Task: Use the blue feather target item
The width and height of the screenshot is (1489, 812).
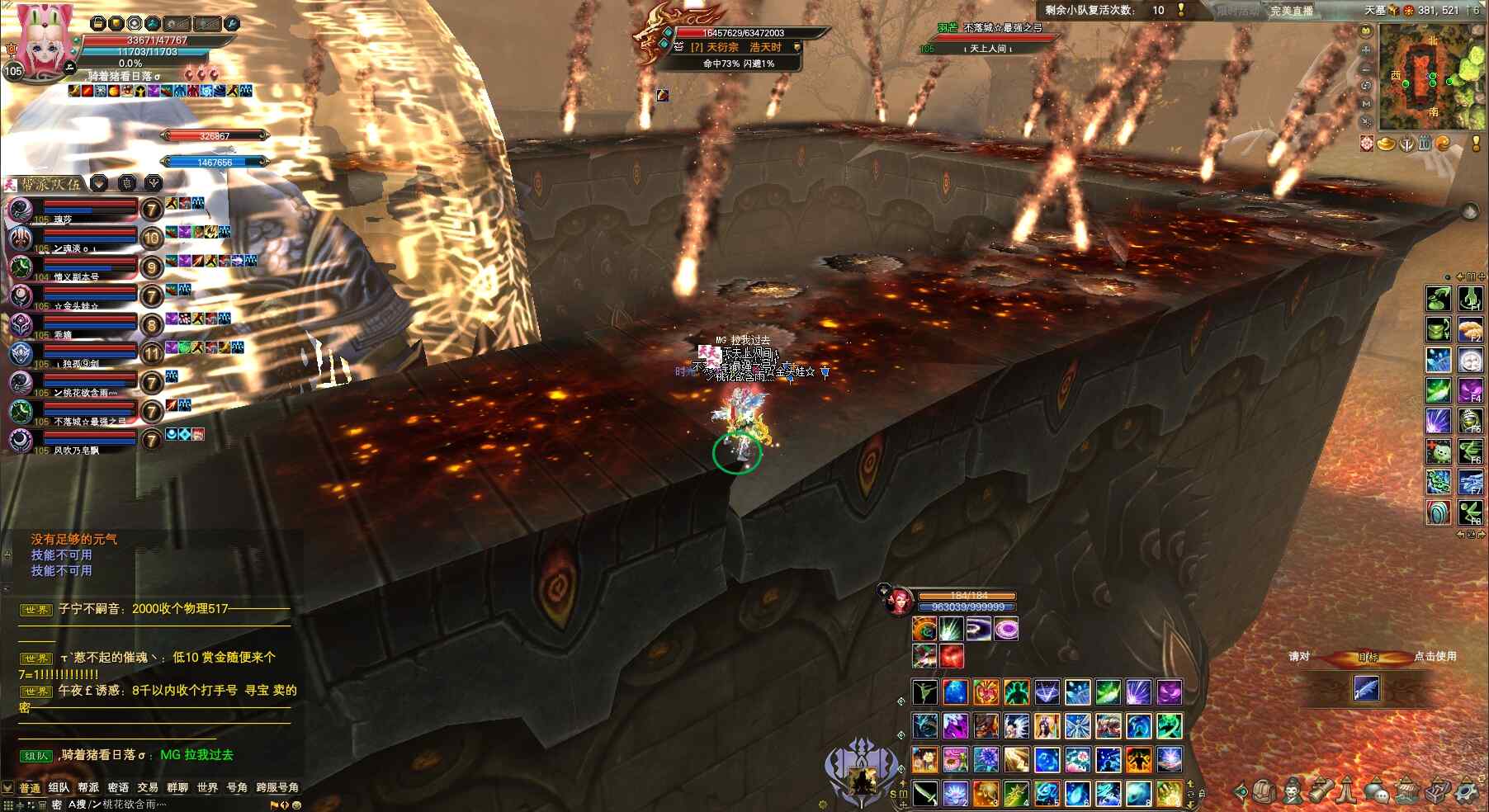Action: pyautogui.click(x=1366, y=688)
